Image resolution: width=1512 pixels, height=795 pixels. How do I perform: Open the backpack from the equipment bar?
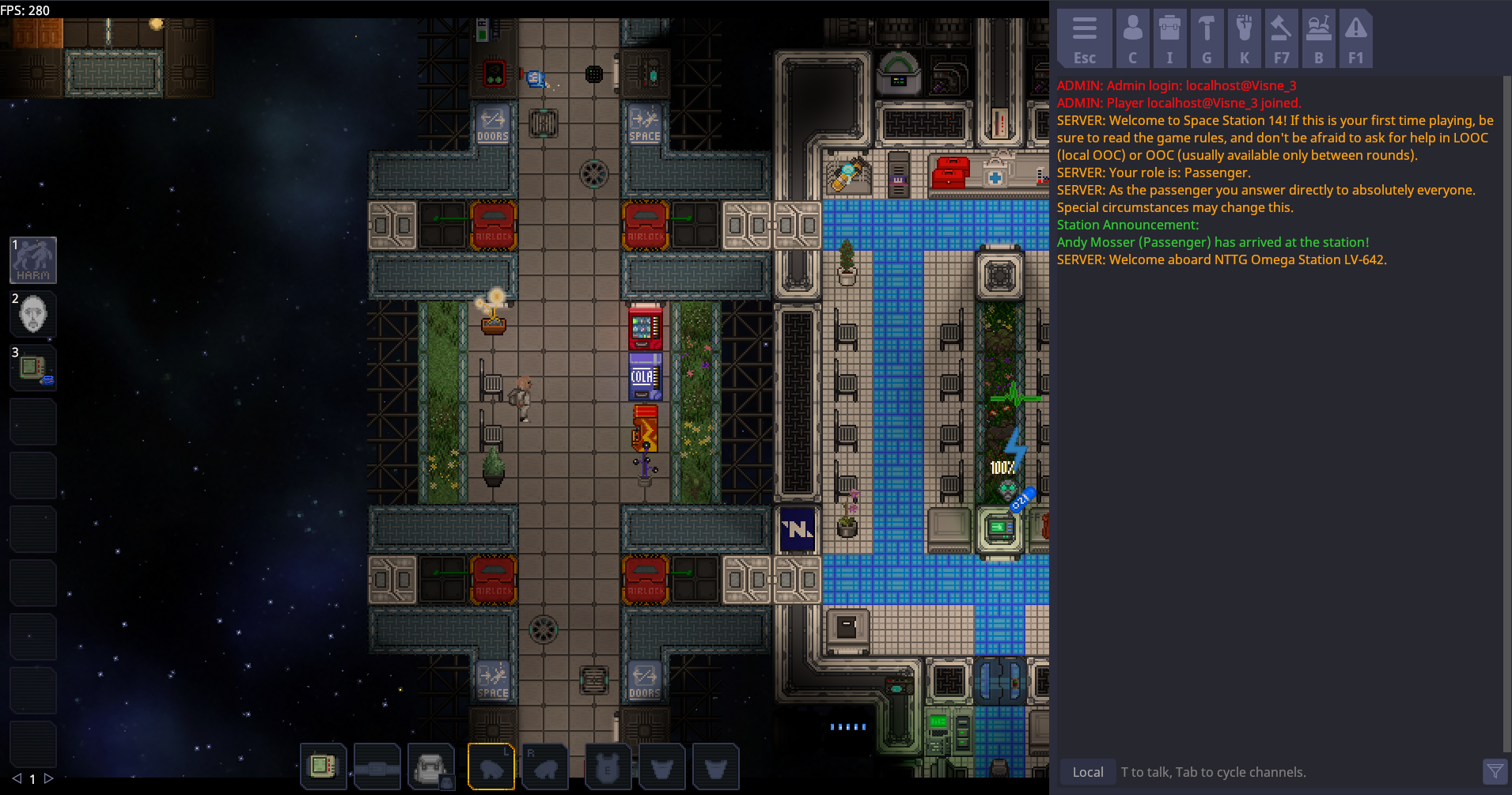coord(433,766)
